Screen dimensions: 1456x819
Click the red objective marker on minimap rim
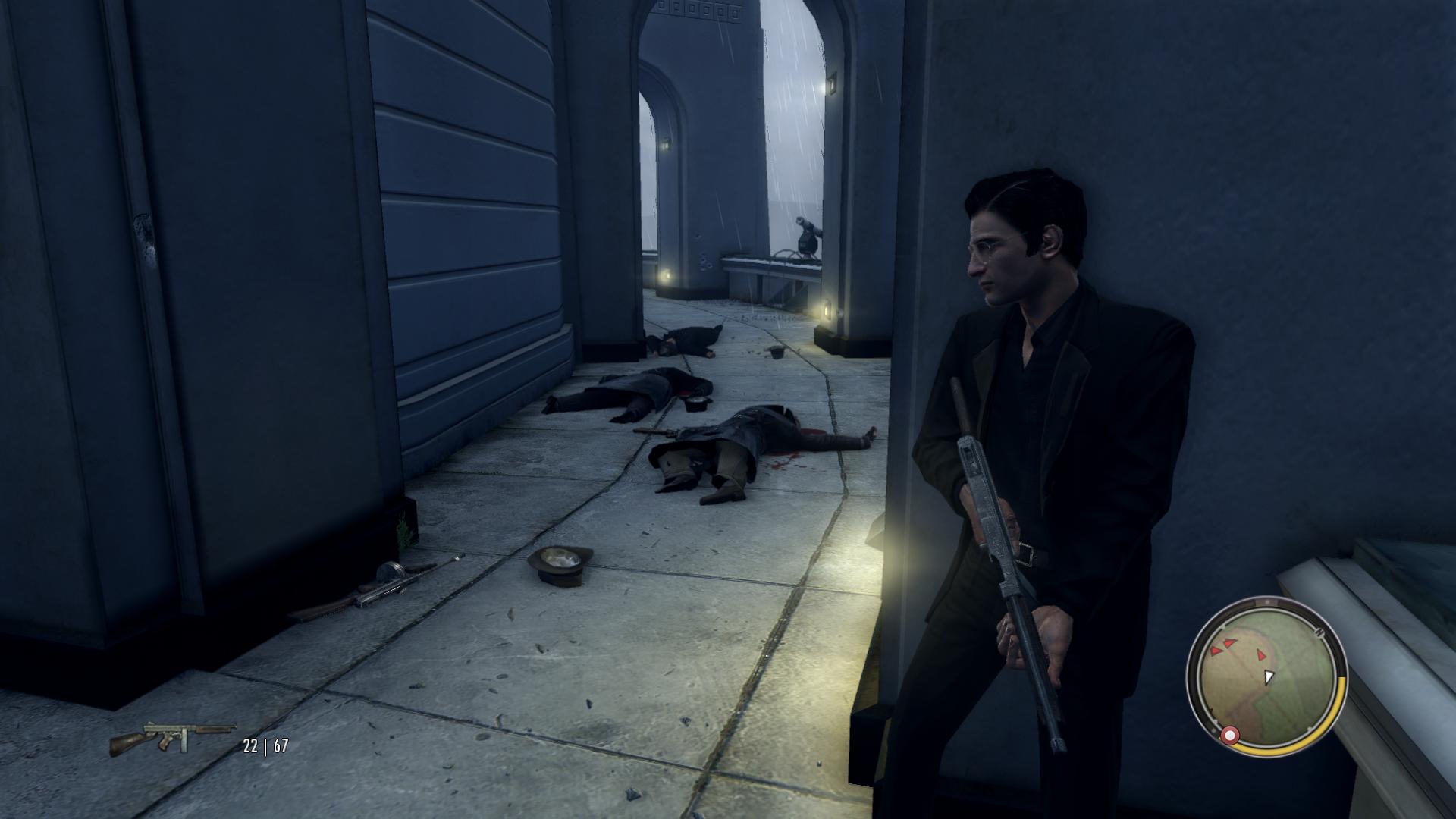(1228, 735)
